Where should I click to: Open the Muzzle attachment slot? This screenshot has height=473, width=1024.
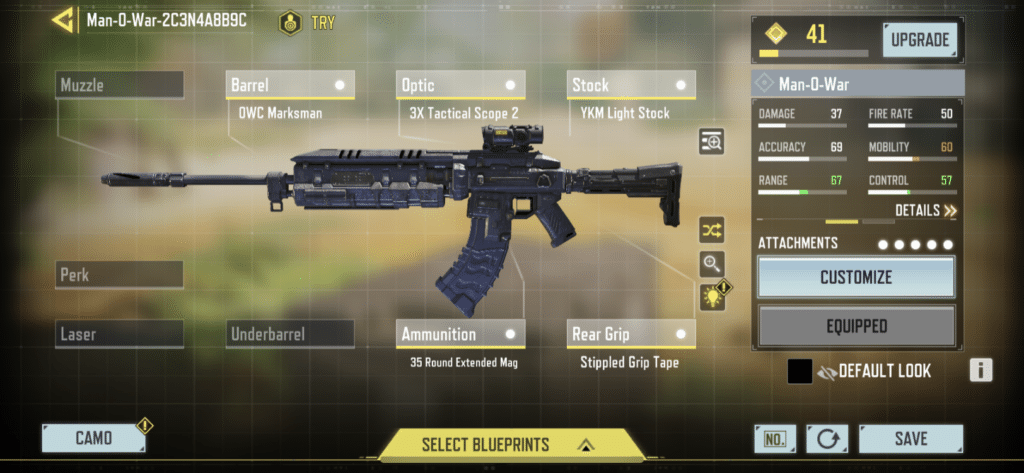[x=120, y=85]
